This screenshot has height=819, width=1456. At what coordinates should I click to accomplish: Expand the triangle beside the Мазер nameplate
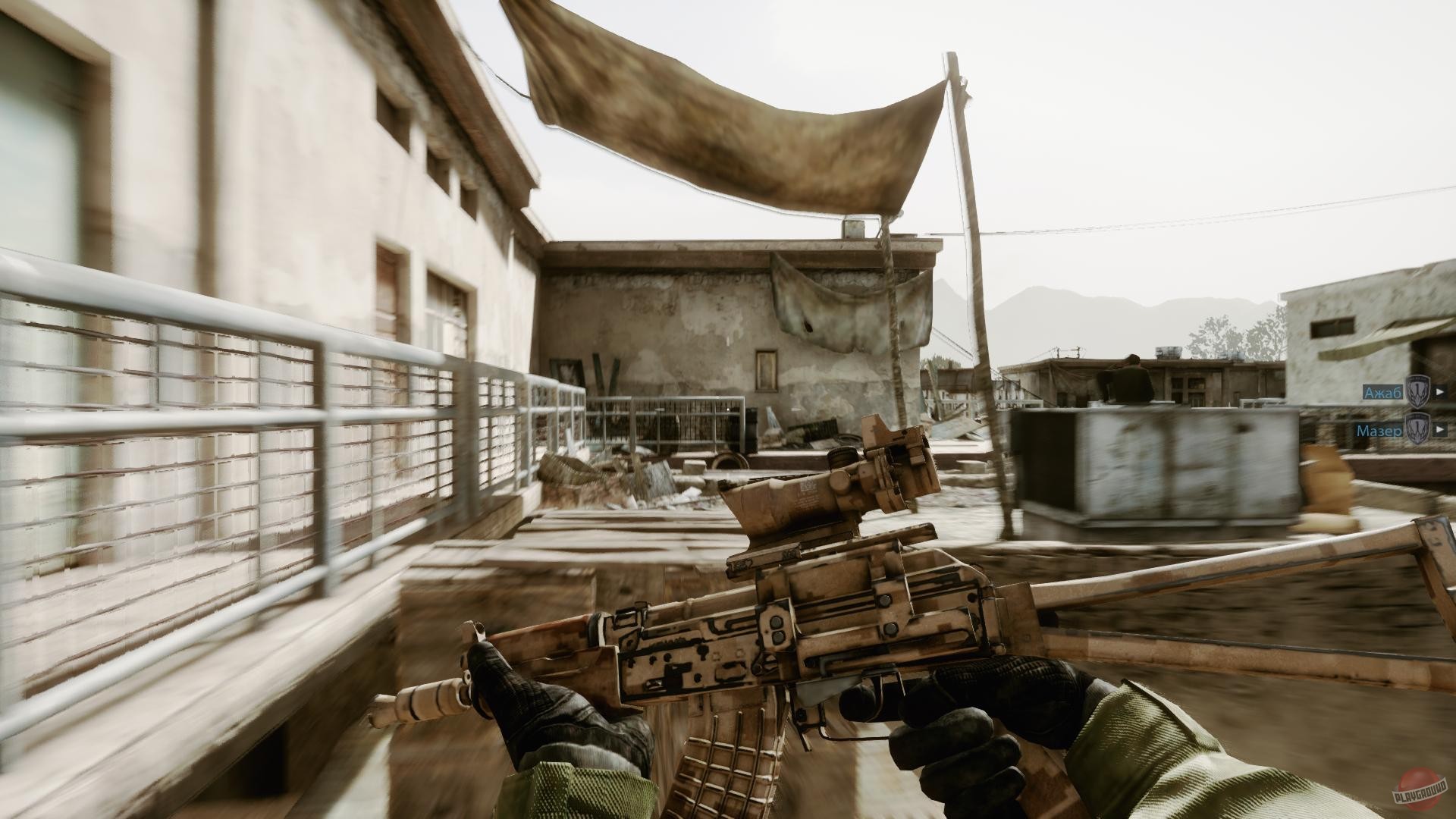point(1441,430)
